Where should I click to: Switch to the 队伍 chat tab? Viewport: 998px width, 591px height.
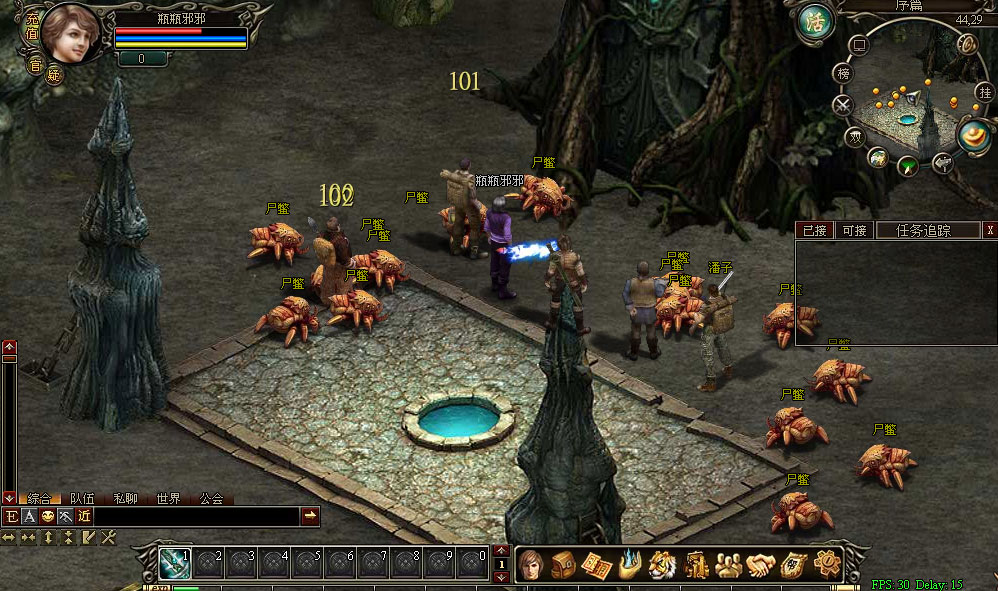(83, 498)
